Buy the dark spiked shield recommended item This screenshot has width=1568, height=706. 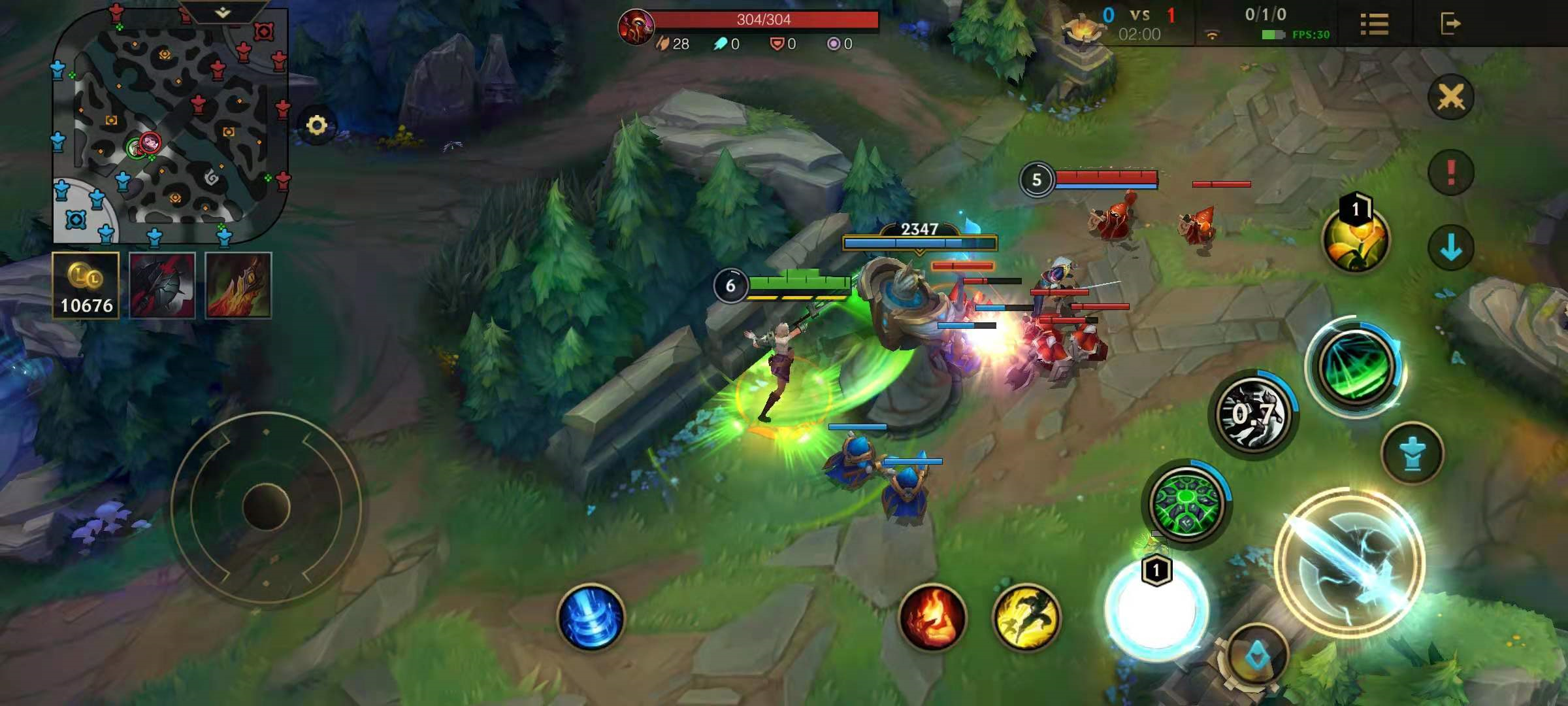162,286
